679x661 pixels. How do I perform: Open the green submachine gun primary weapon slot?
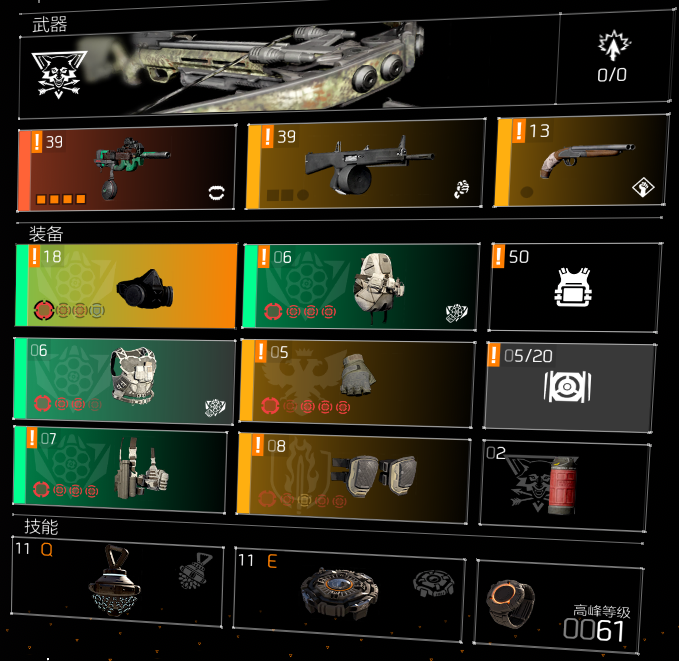(x=127, y=168)
